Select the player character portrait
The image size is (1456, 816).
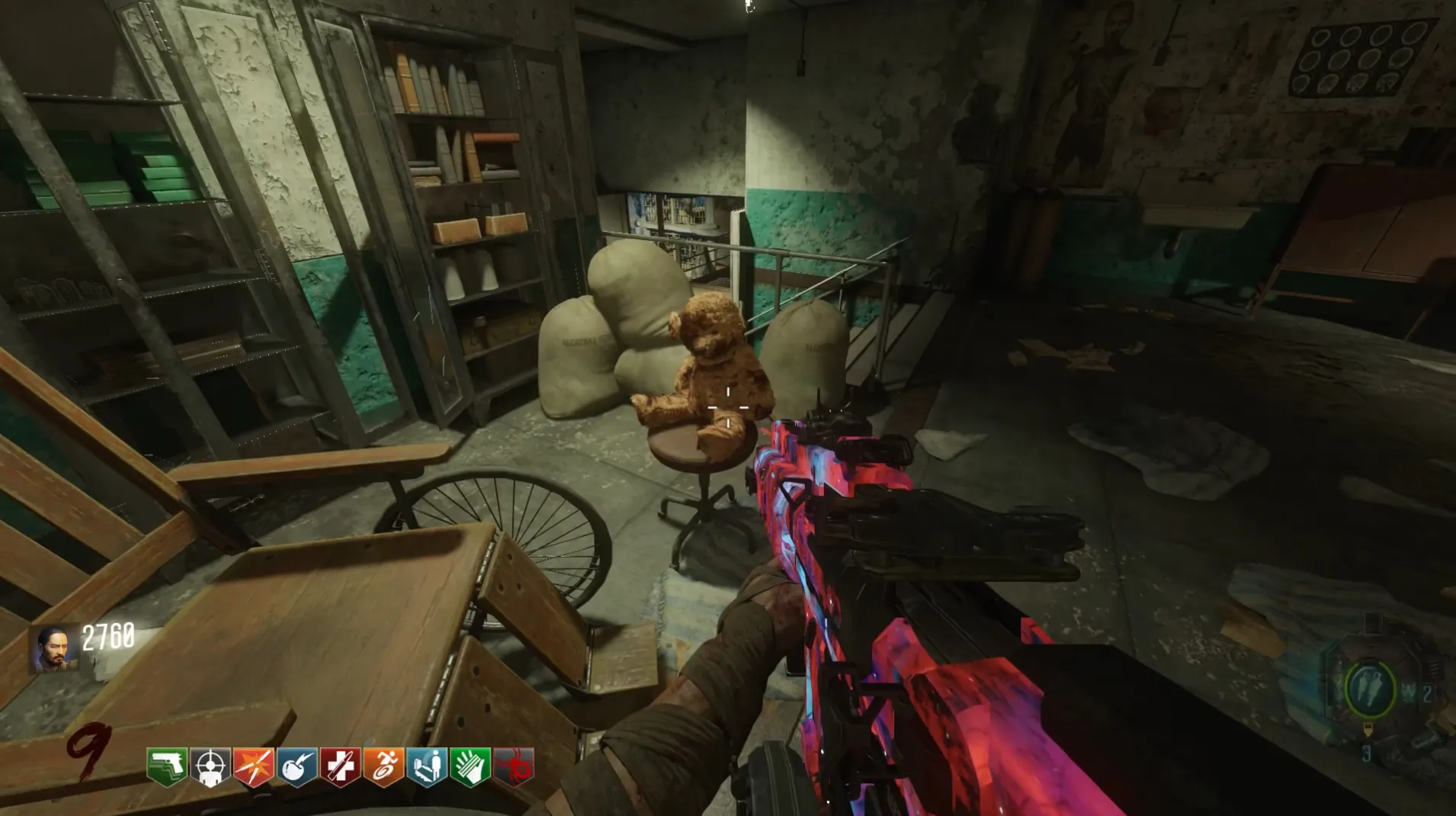[x=54, y=649]
